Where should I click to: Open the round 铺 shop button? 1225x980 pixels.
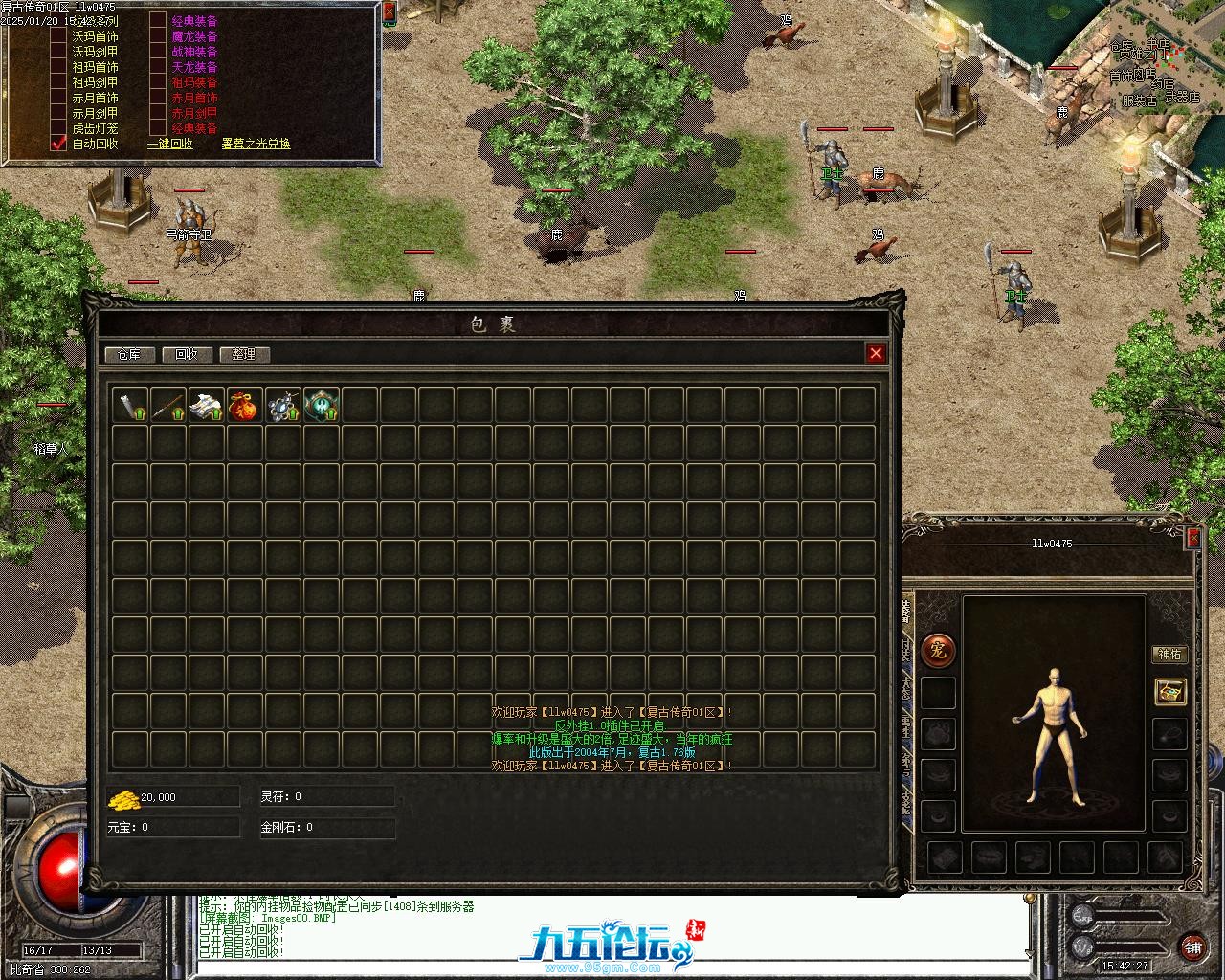click(1192, 947)
